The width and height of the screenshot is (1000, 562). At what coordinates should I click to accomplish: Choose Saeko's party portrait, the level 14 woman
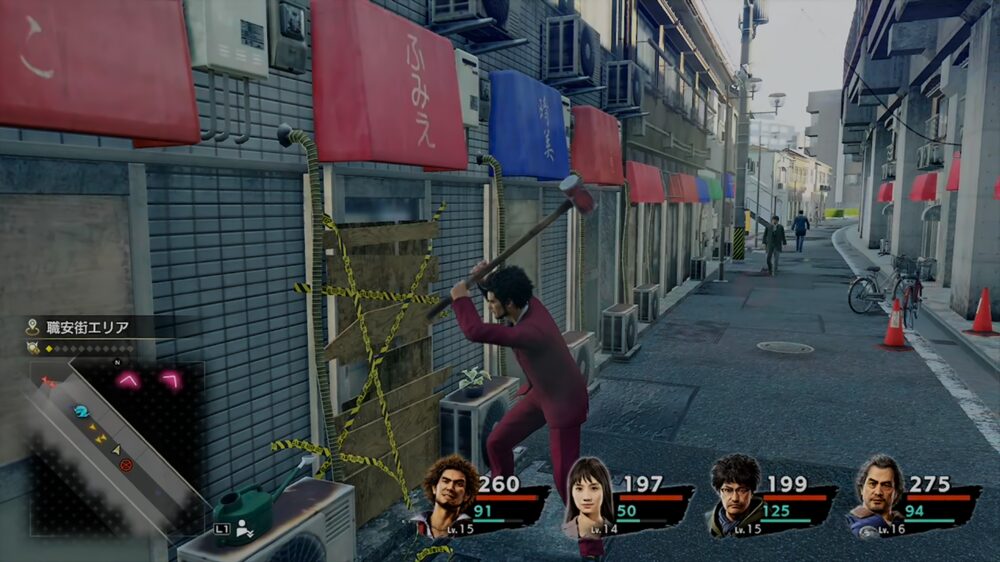[590, 495]
